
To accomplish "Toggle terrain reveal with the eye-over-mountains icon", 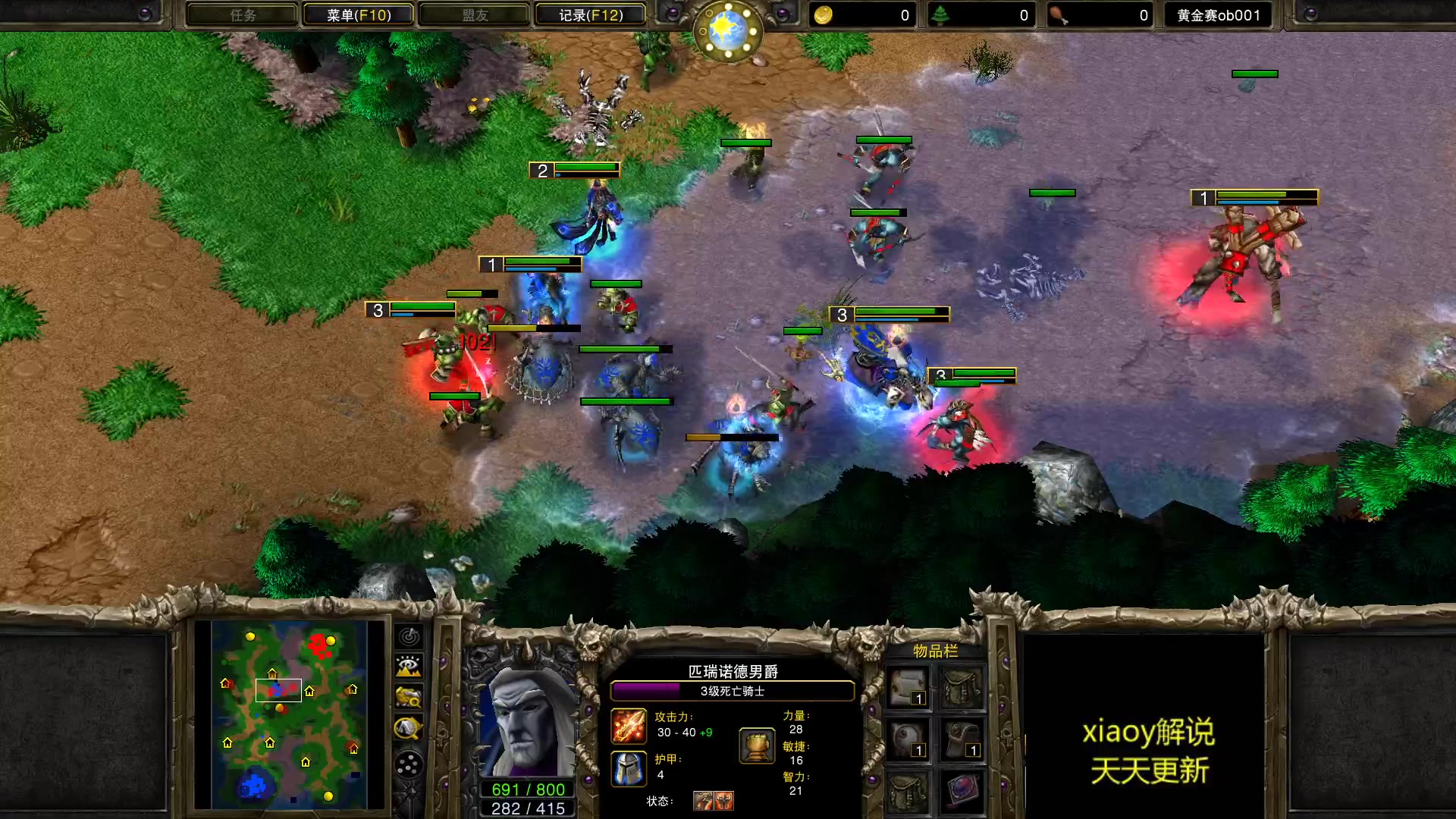I will tap(408, 666).
